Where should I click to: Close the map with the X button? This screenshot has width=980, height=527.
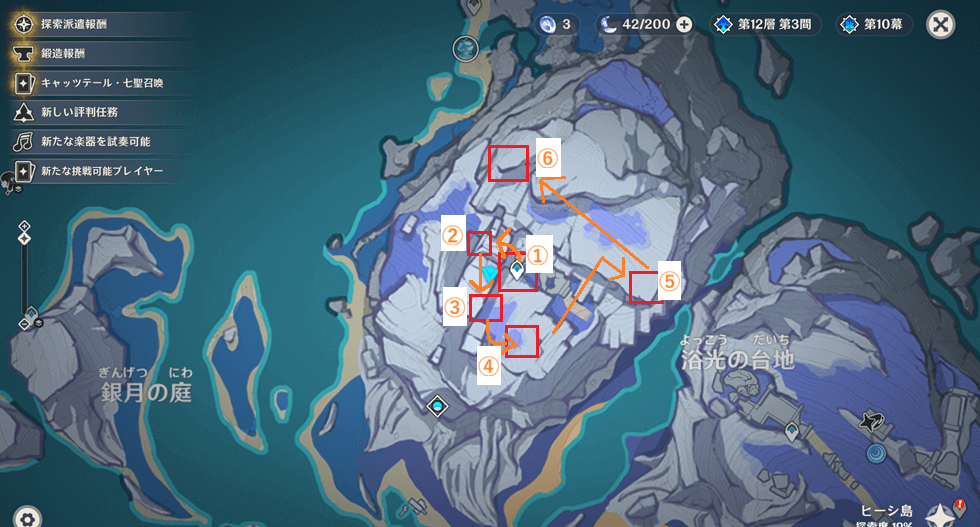point(940,24)
